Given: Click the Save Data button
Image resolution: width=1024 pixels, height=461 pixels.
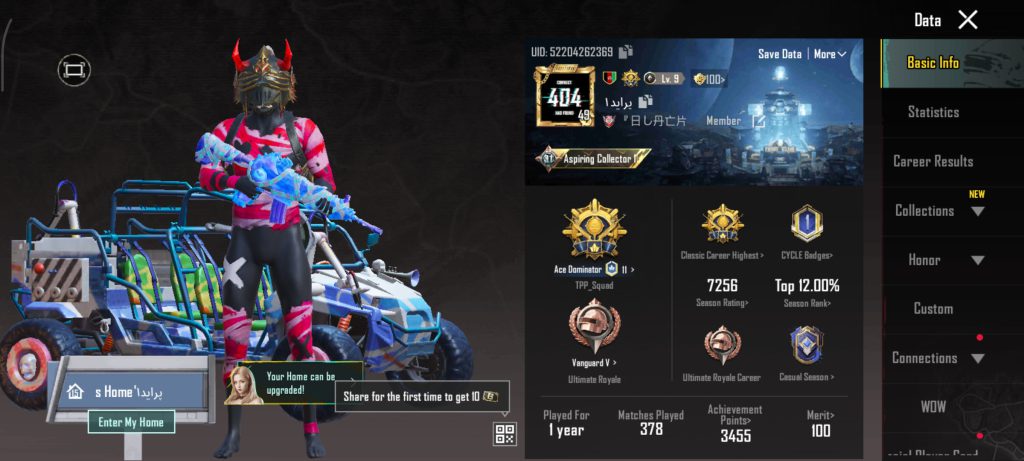Looking at the screenshot, I should coord(779,54).
